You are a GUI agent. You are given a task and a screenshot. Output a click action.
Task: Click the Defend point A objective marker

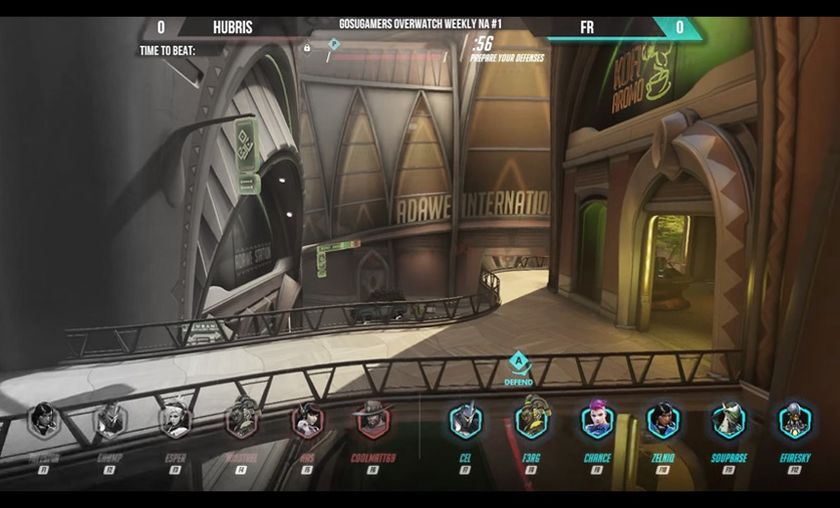[x=518, y=362]
